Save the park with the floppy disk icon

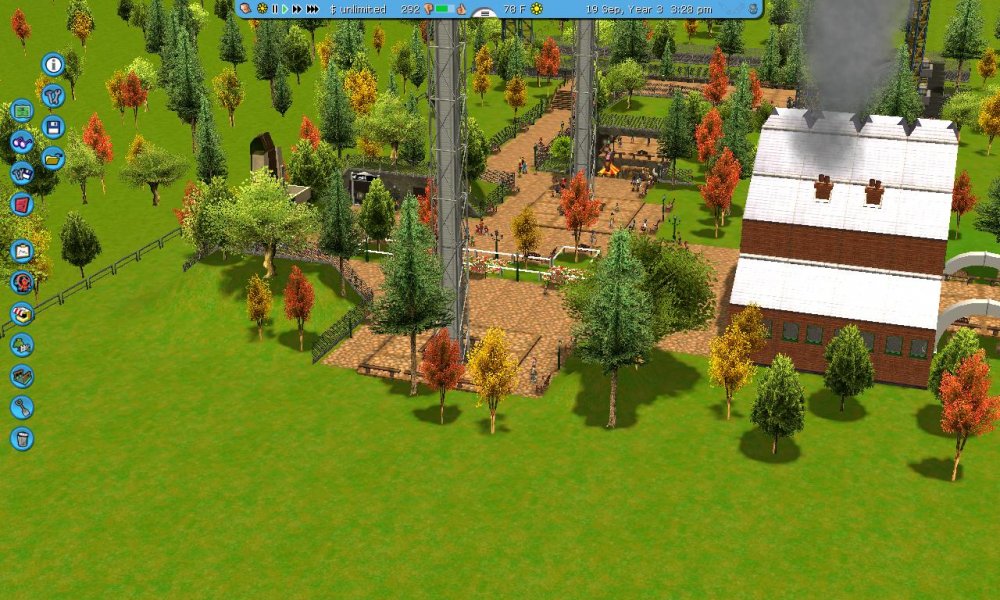(53, 127)
